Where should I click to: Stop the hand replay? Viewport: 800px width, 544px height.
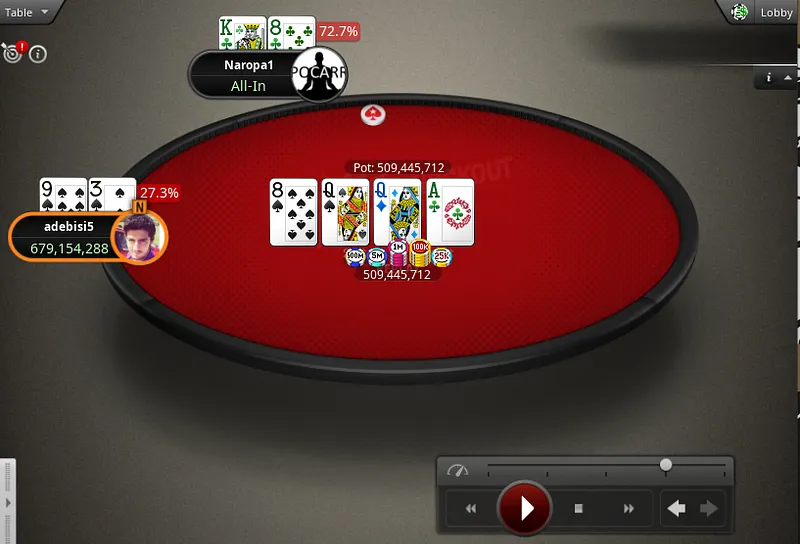(x=578, y=509)
